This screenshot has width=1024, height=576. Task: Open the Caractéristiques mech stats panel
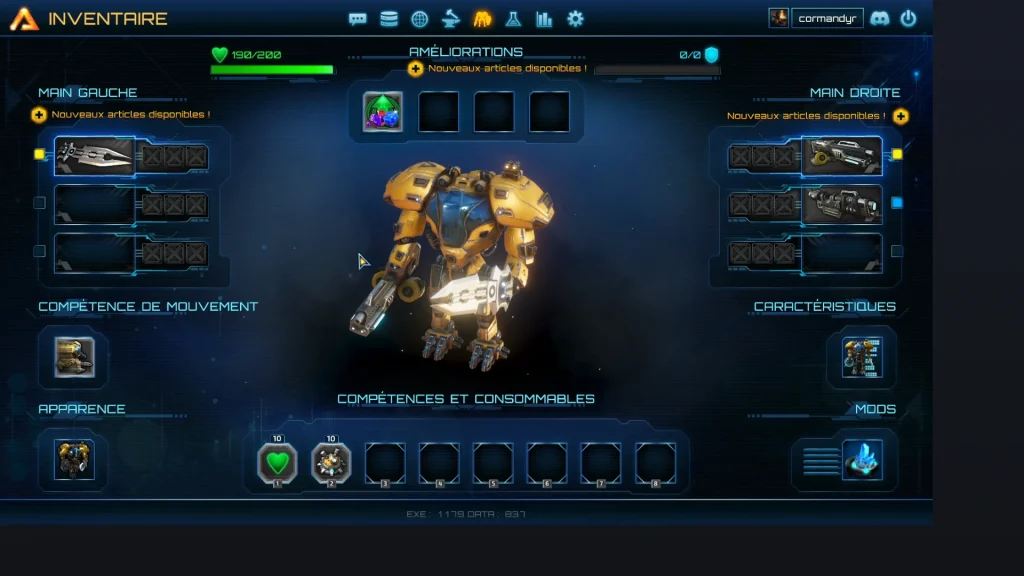pos(861,357)
